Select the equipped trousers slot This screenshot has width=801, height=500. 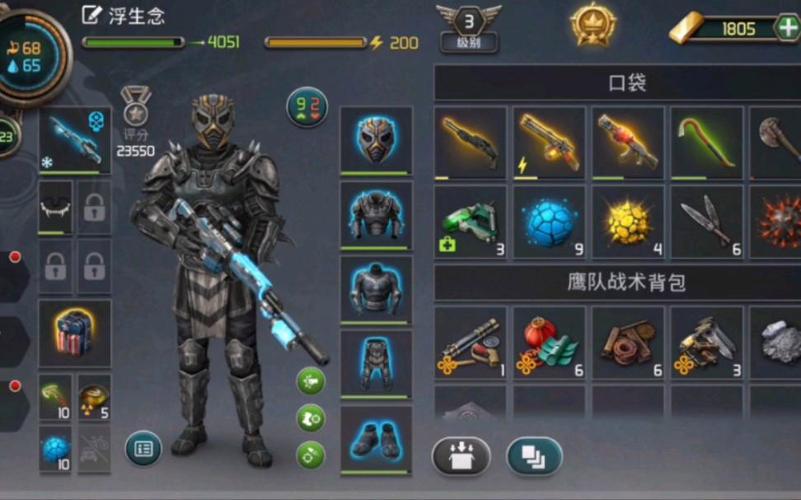pyautogui.click(x=376, y=363)
